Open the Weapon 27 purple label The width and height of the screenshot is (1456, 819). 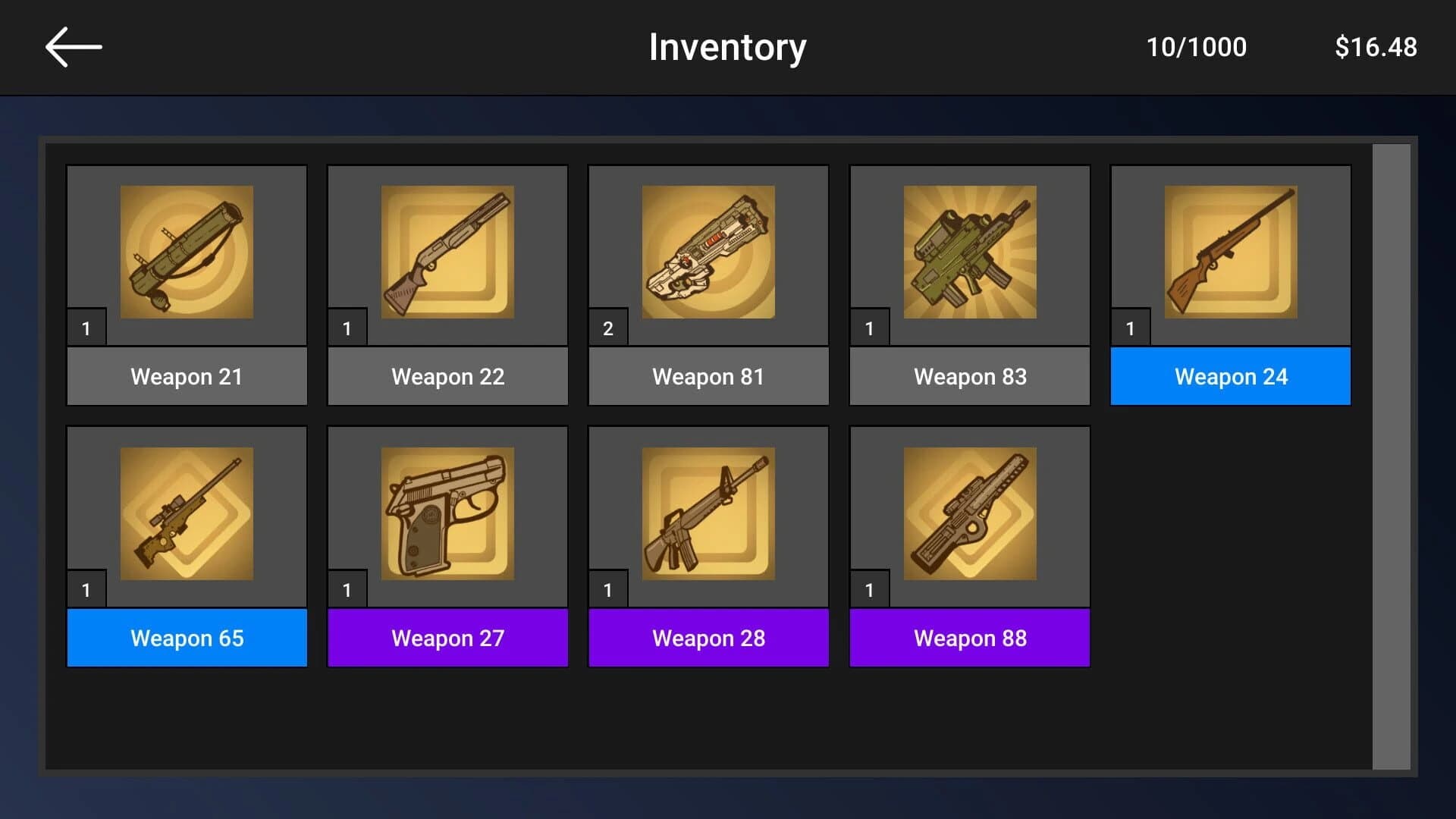click(x=447, y=638)
